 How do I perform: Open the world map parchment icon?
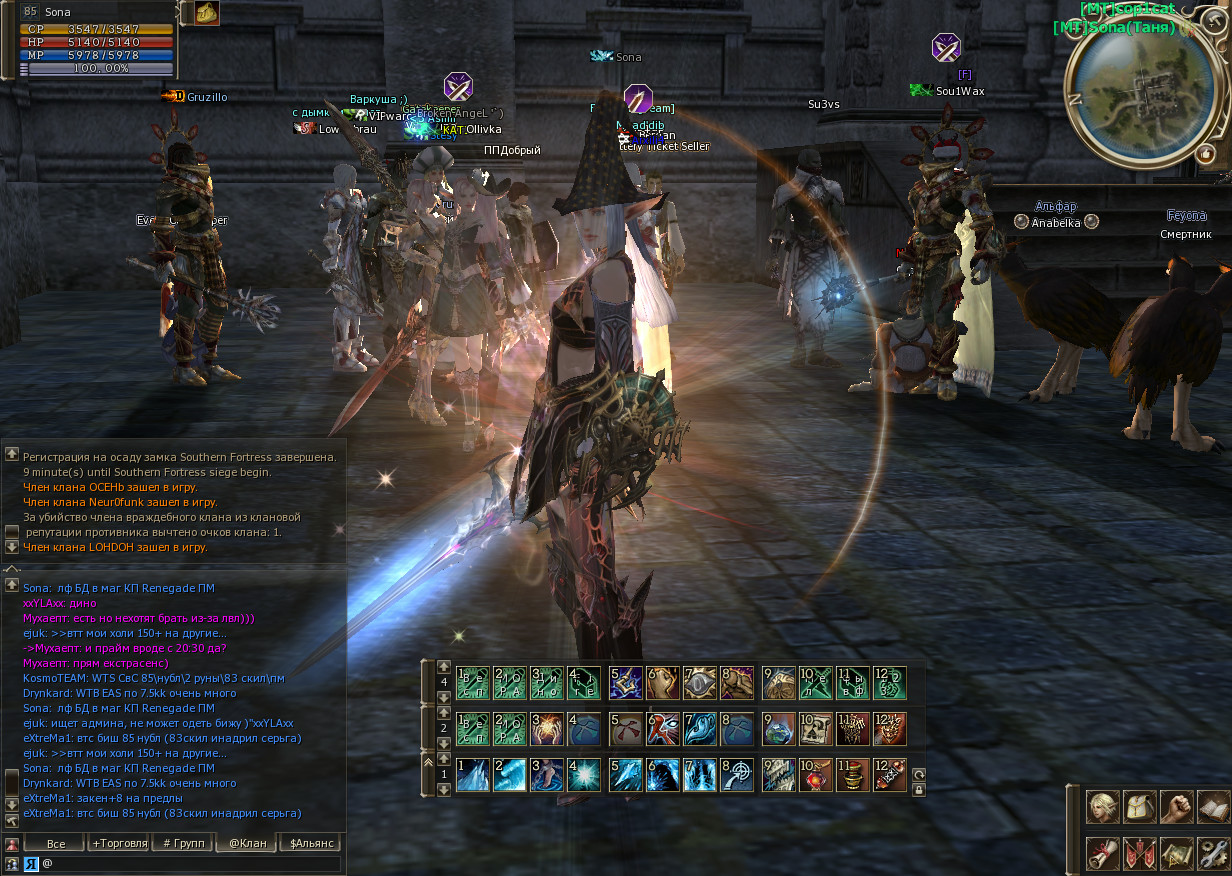[x=1176, y=853]
